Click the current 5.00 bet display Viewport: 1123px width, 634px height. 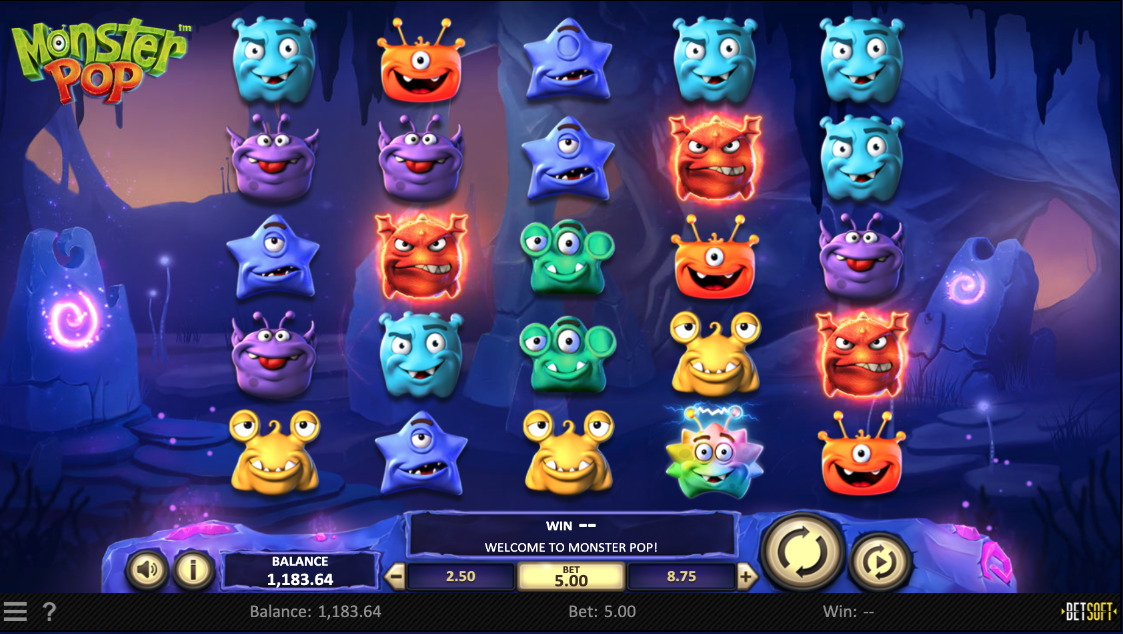tap(571, 577)
